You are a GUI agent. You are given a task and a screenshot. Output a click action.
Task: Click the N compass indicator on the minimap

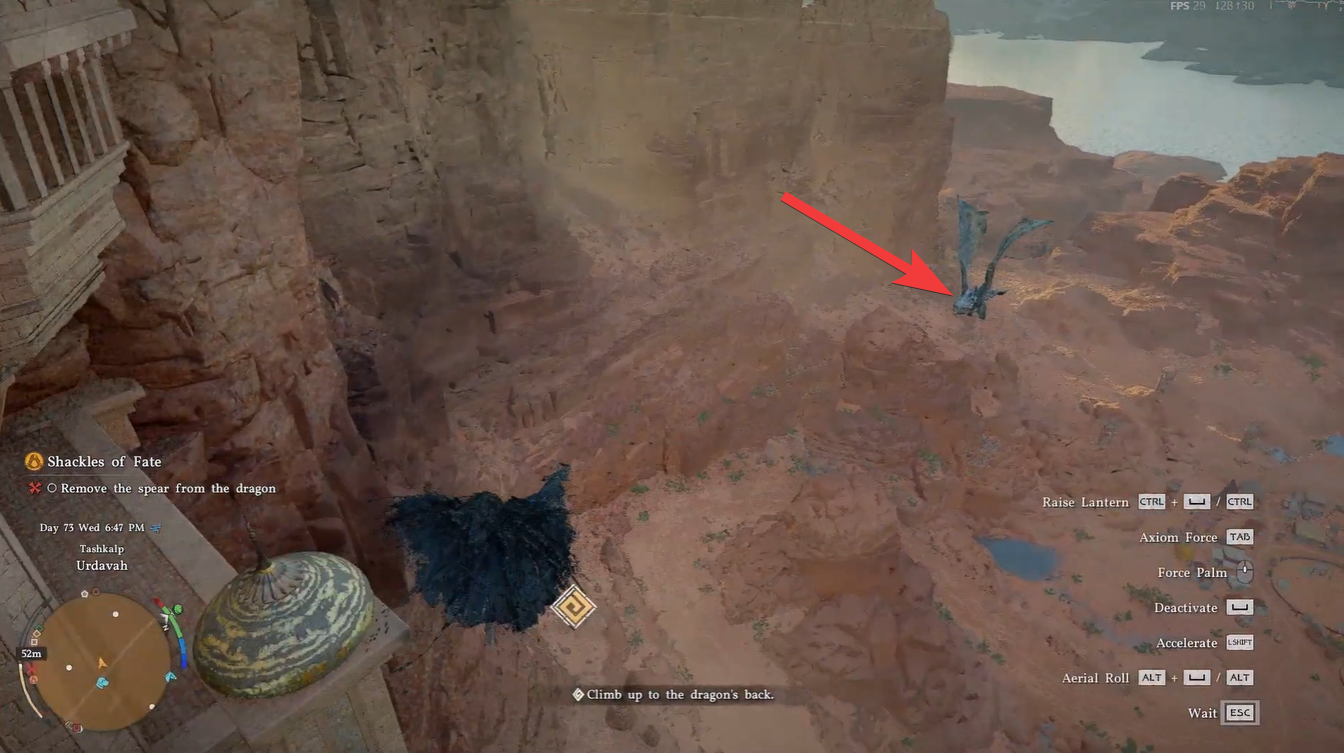(165, 627)
